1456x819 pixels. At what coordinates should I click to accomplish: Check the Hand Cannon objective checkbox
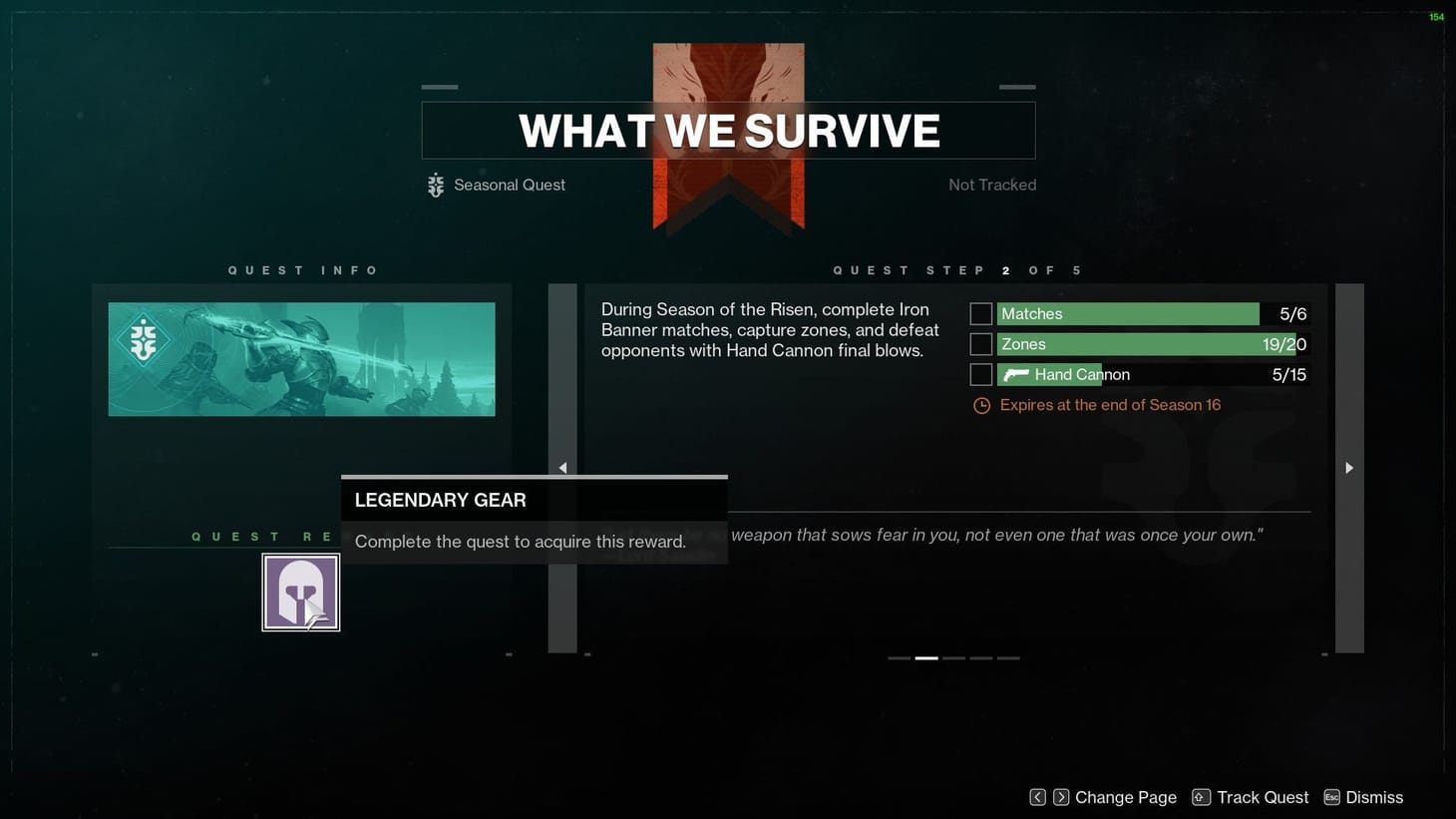point(980,374)
